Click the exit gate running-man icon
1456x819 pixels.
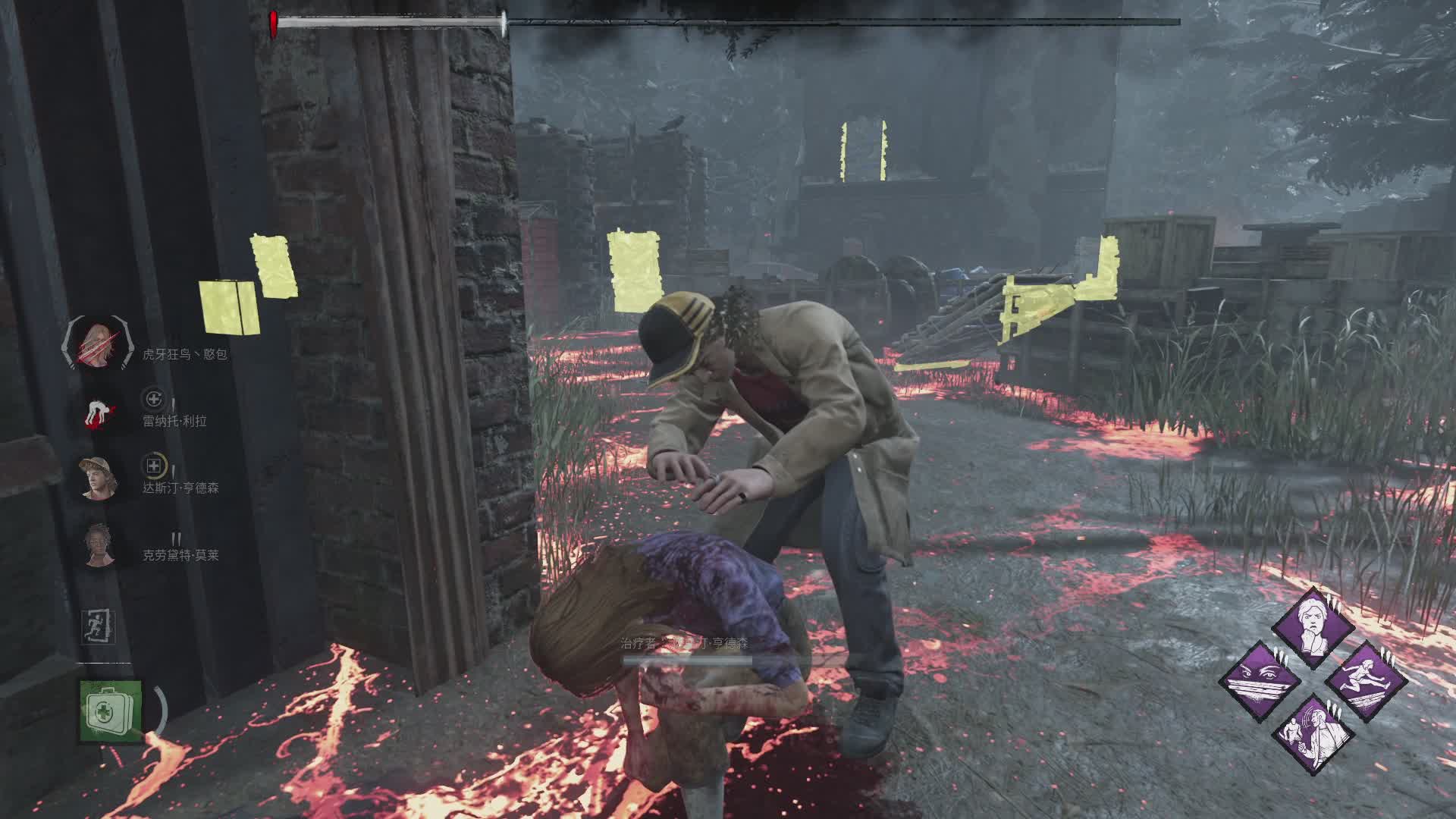98,626
